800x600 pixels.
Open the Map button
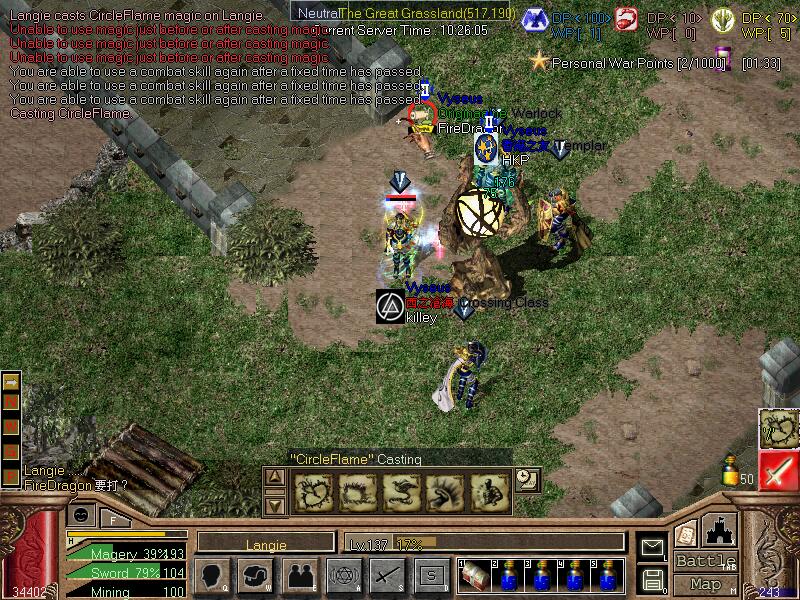(x=705, y=584)
